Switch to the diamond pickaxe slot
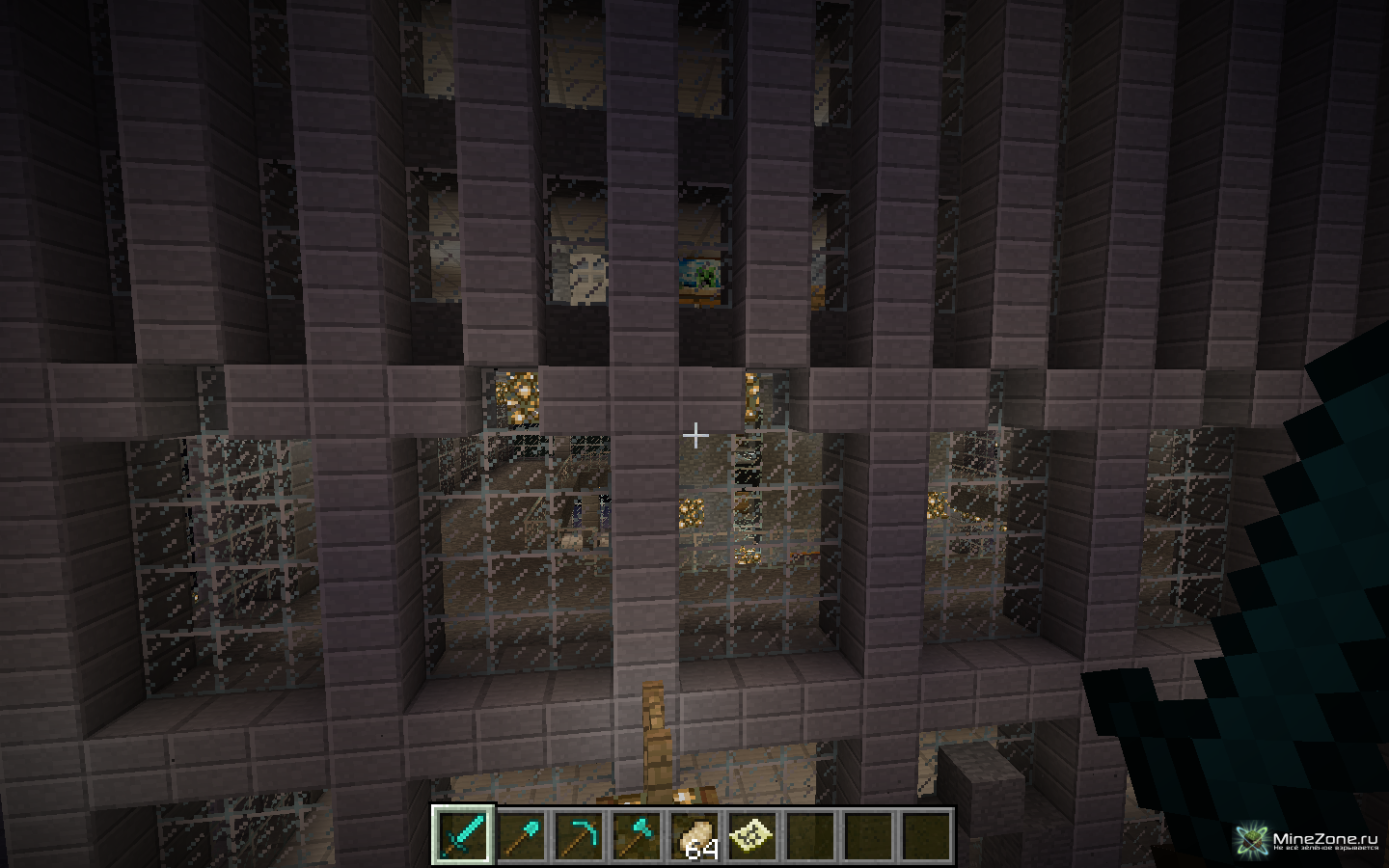The image size is (1389, 868). pos(579,834)
